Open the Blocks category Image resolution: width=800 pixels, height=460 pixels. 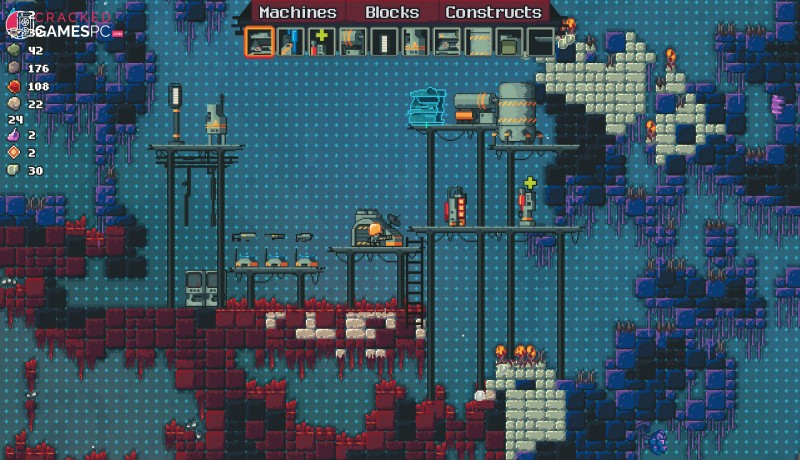coord(392,13)
